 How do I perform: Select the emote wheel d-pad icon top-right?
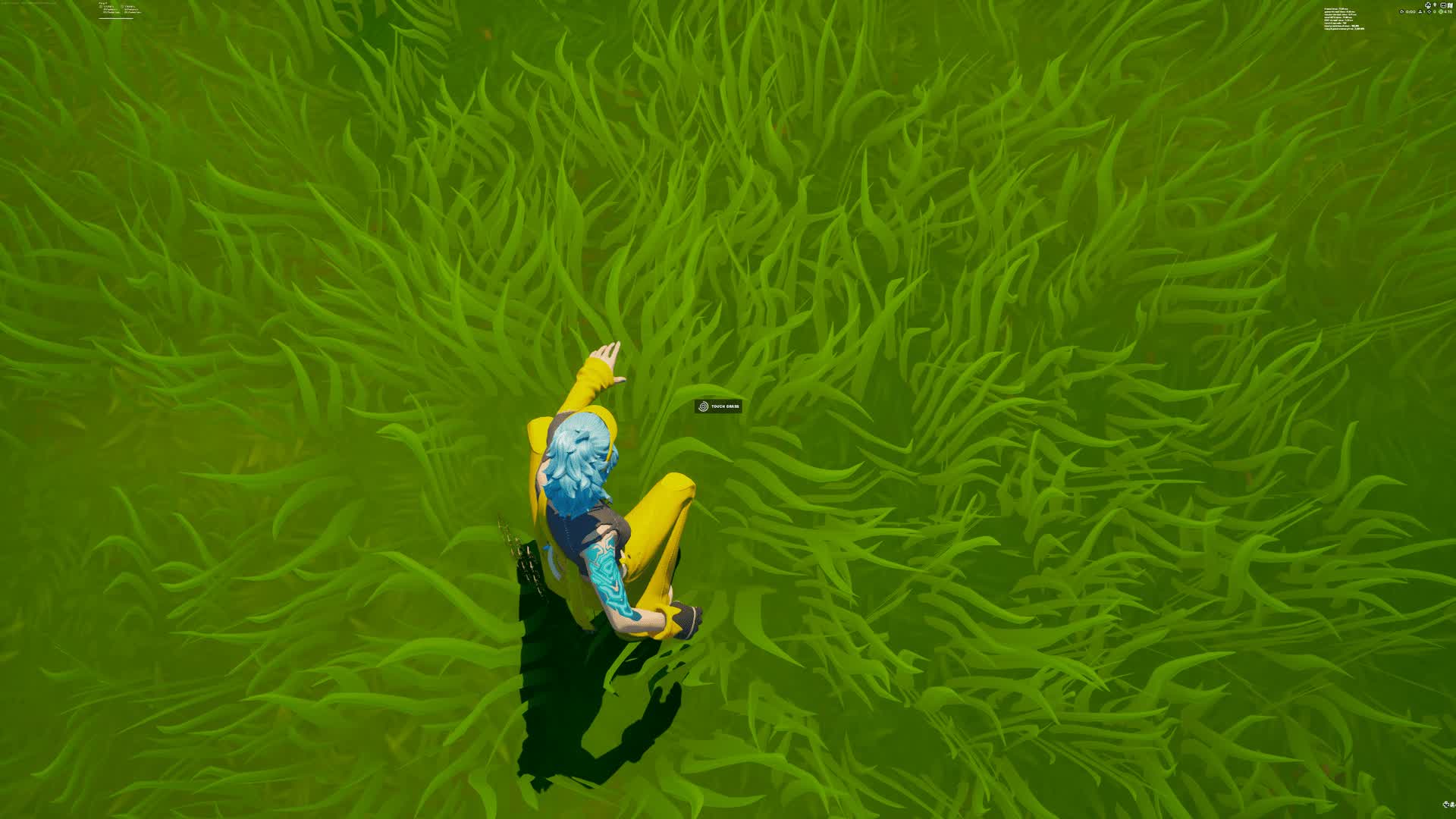click(x=1428, y=5)
